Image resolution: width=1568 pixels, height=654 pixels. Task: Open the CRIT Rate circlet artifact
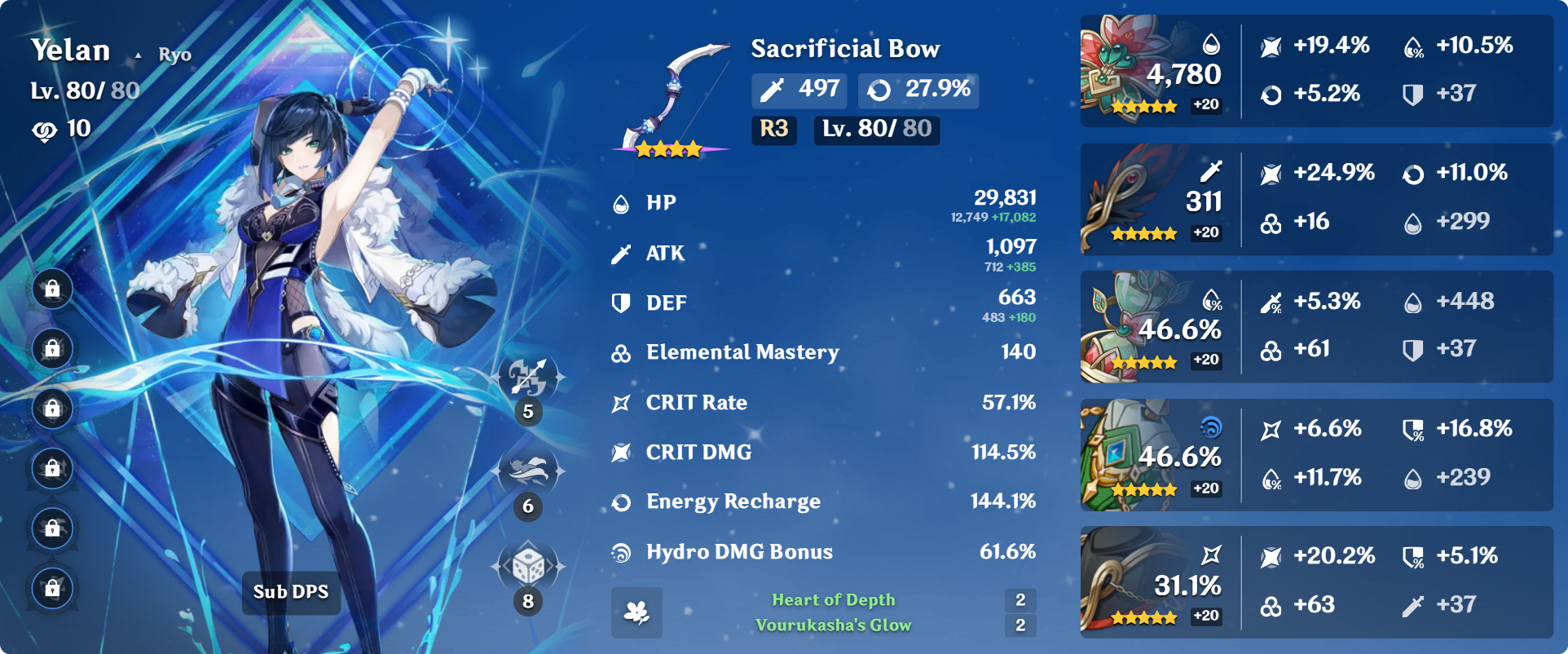pos(1129,582)
